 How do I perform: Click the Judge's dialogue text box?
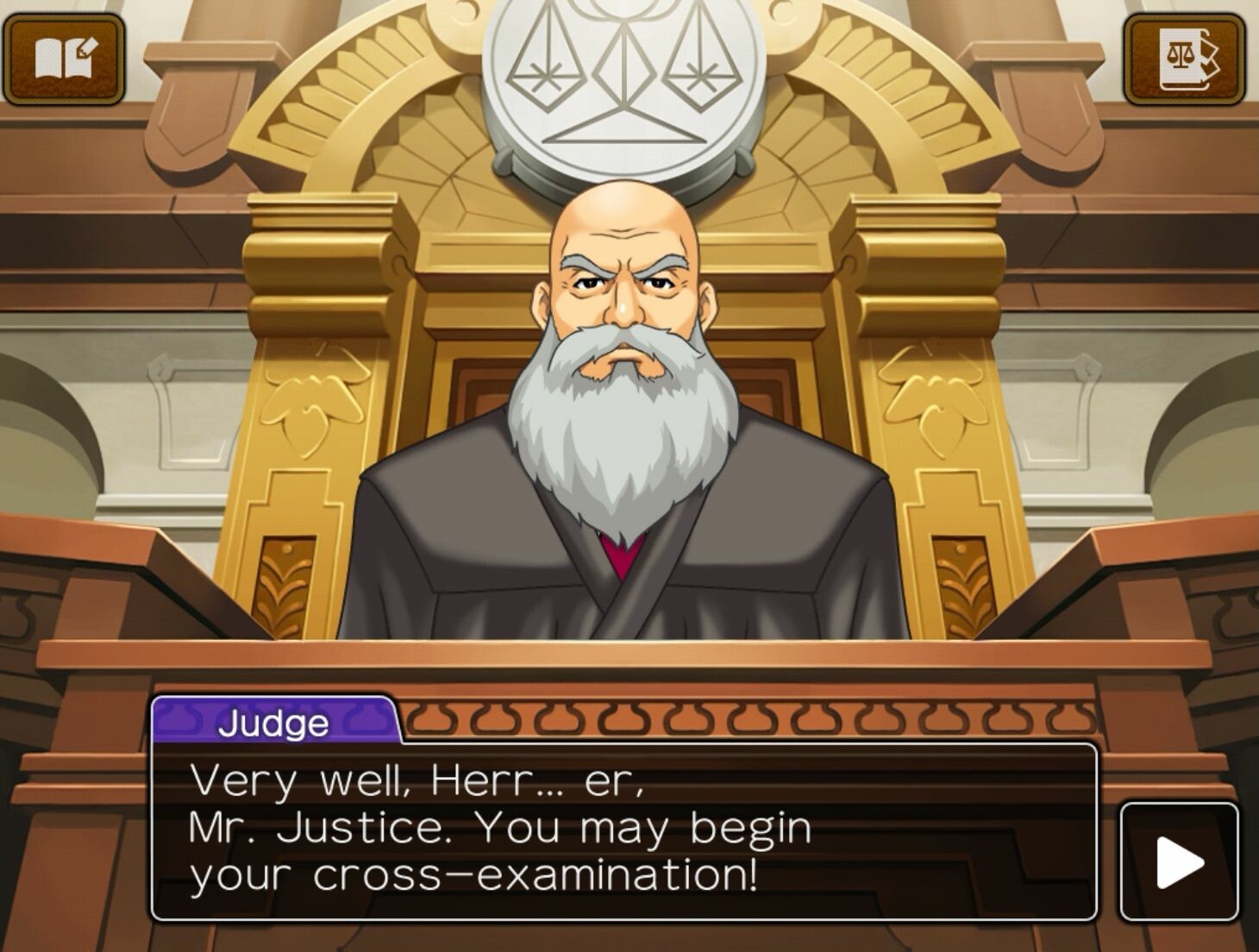point(623,830)
